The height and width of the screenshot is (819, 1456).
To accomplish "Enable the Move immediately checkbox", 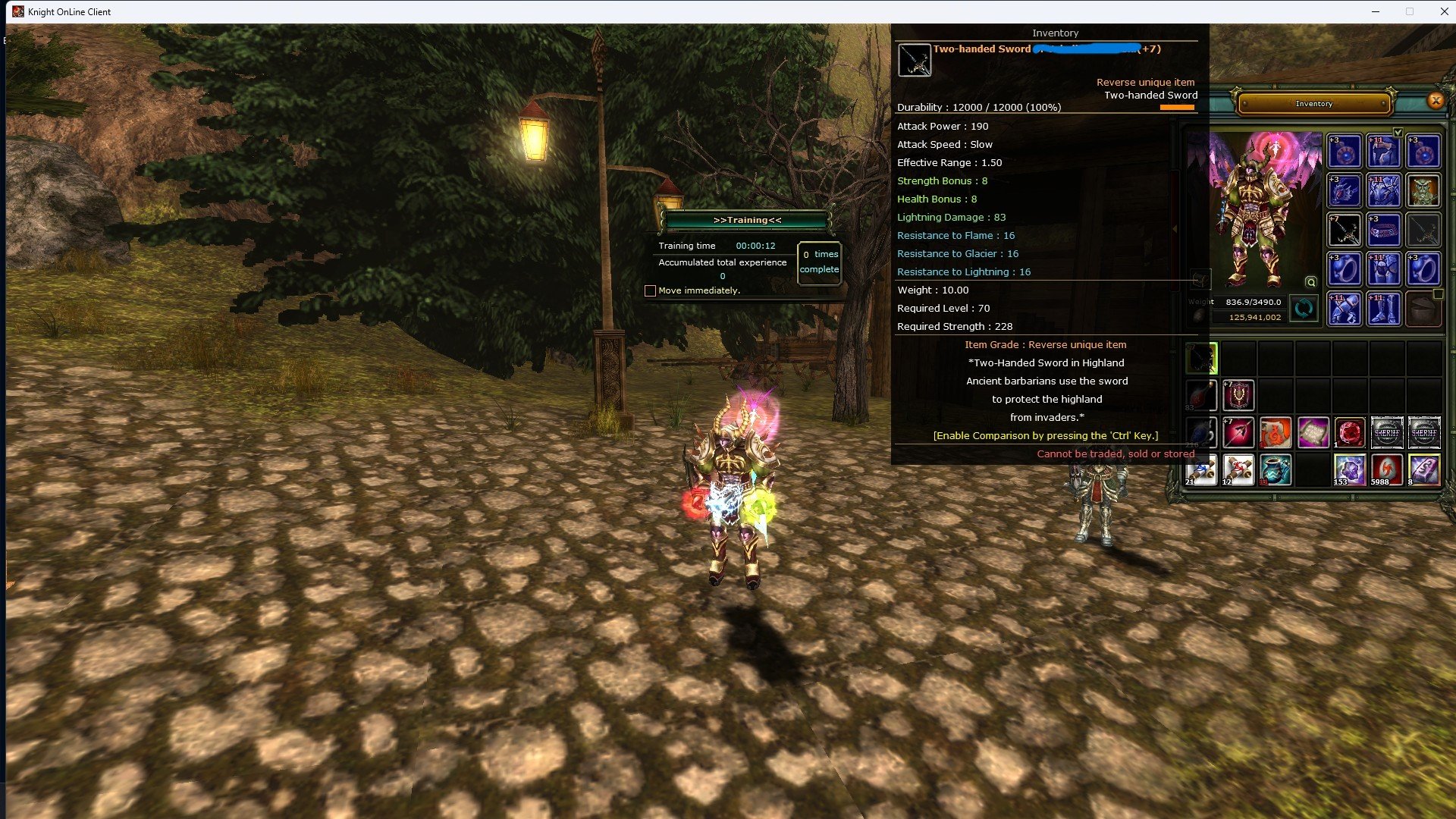I will click(x=650, y=290).
